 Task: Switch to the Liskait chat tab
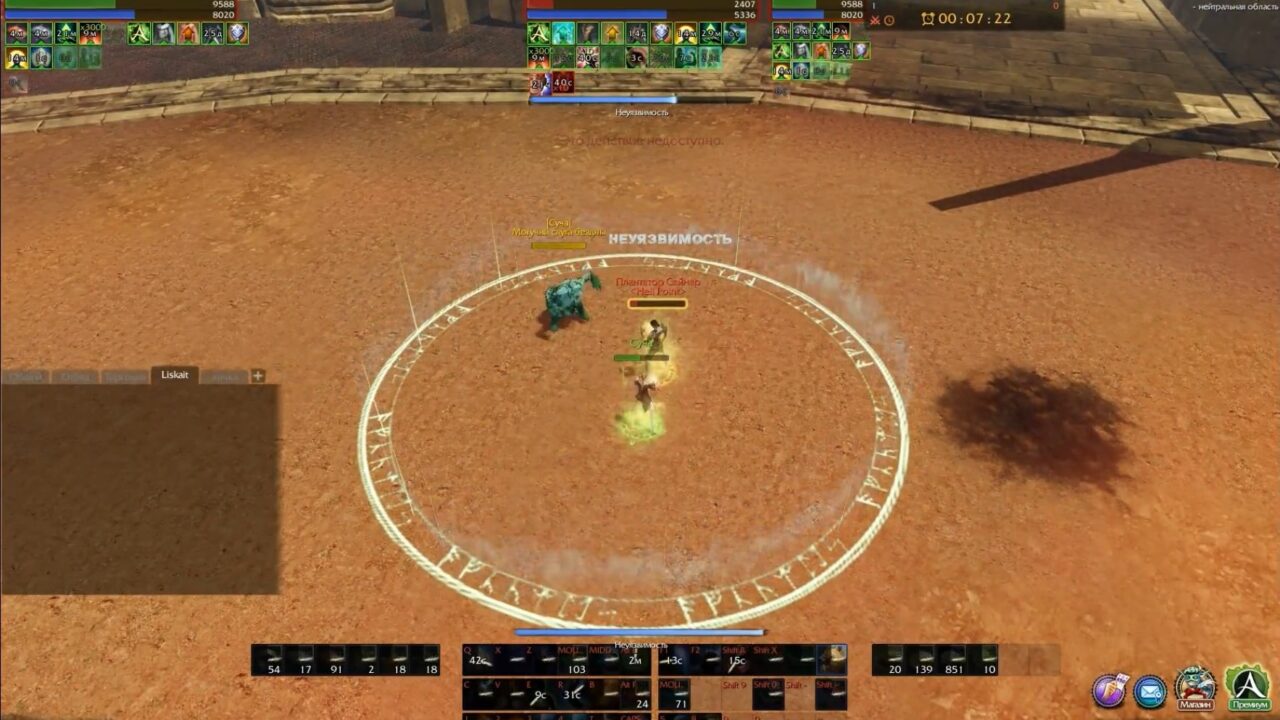tap(175, 375)
